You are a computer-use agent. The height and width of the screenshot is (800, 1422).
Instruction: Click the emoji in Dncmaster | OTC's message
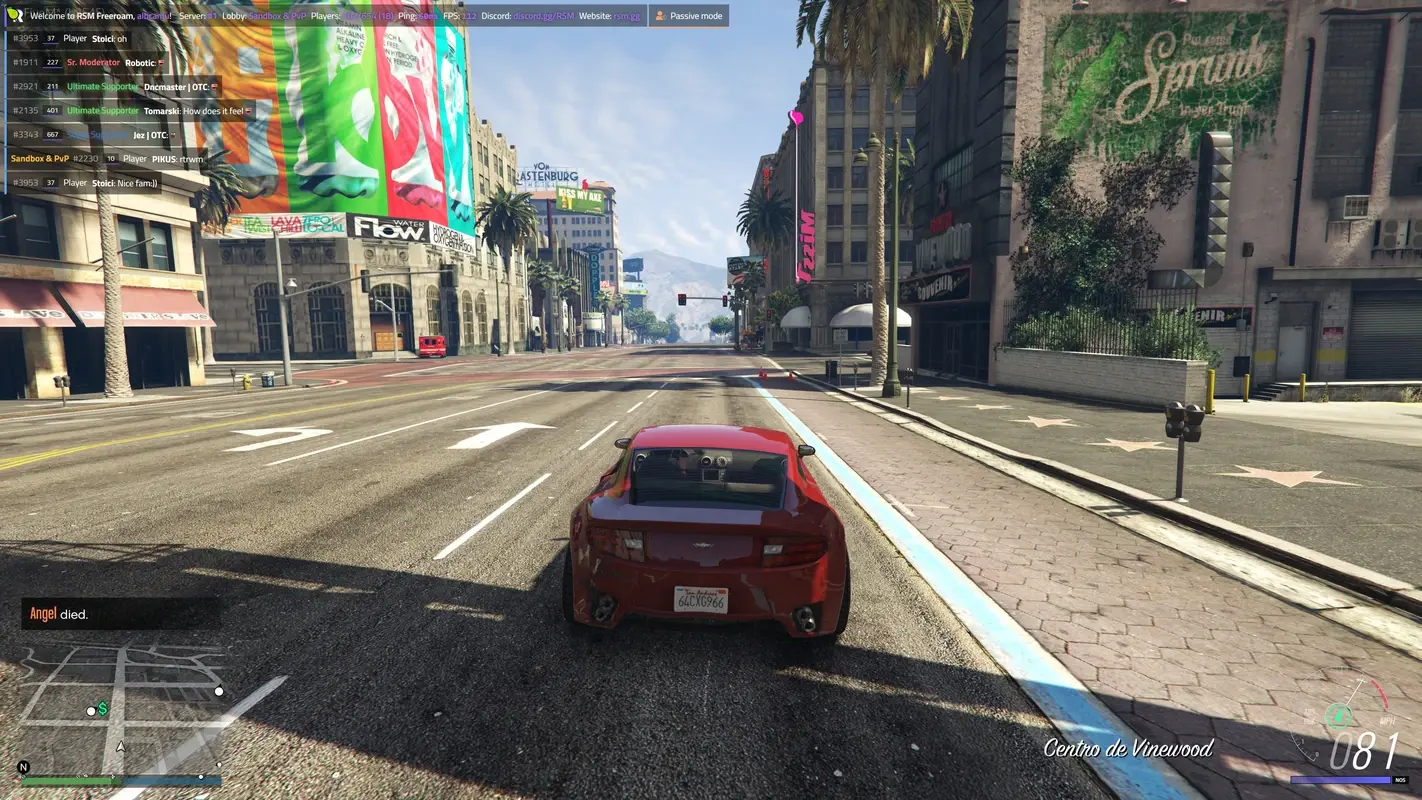coord(214,88)
